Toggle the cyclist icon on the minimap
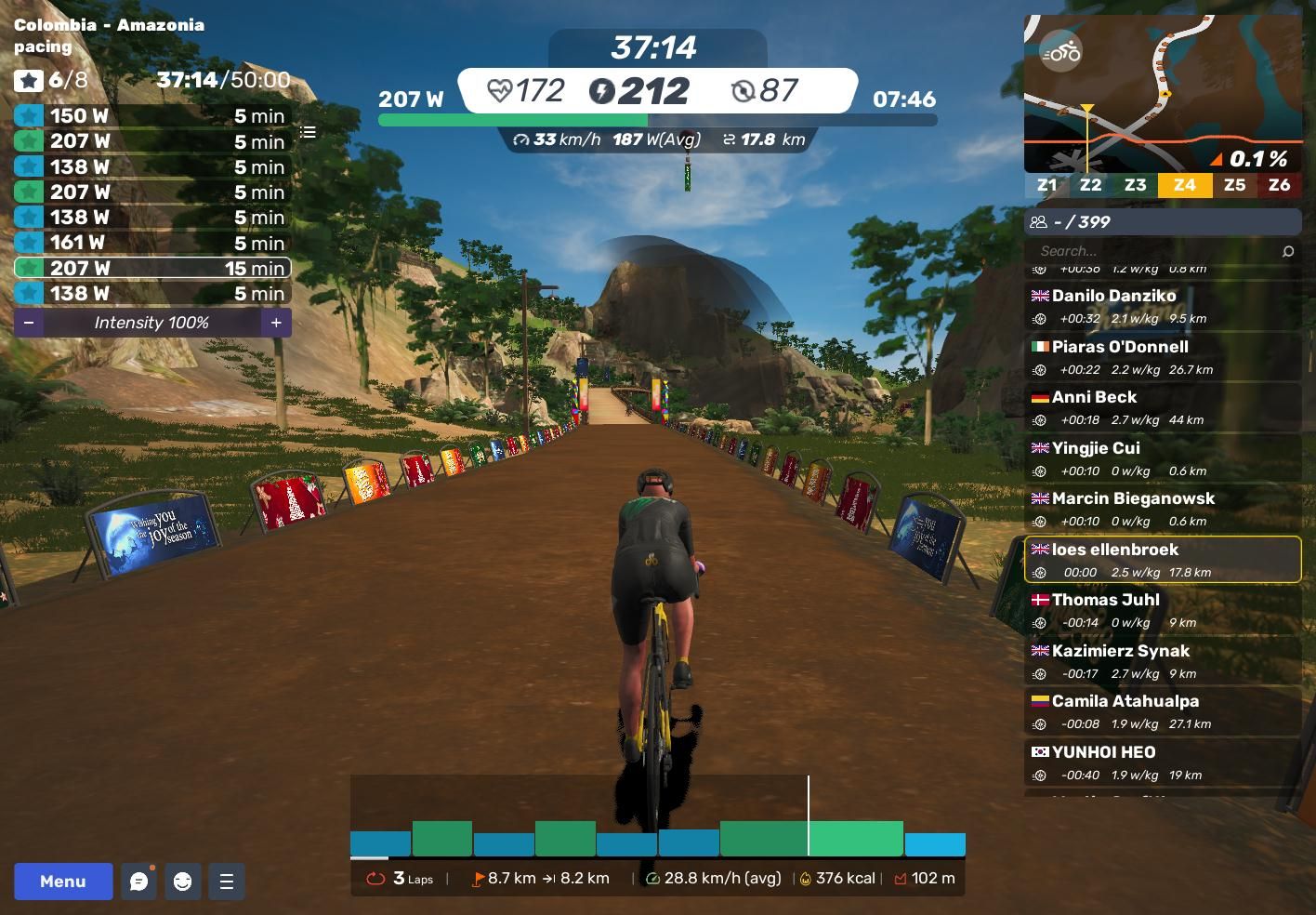This screenshot has width=1316, height=915. pyautogui.click(x=1060, y=52)
